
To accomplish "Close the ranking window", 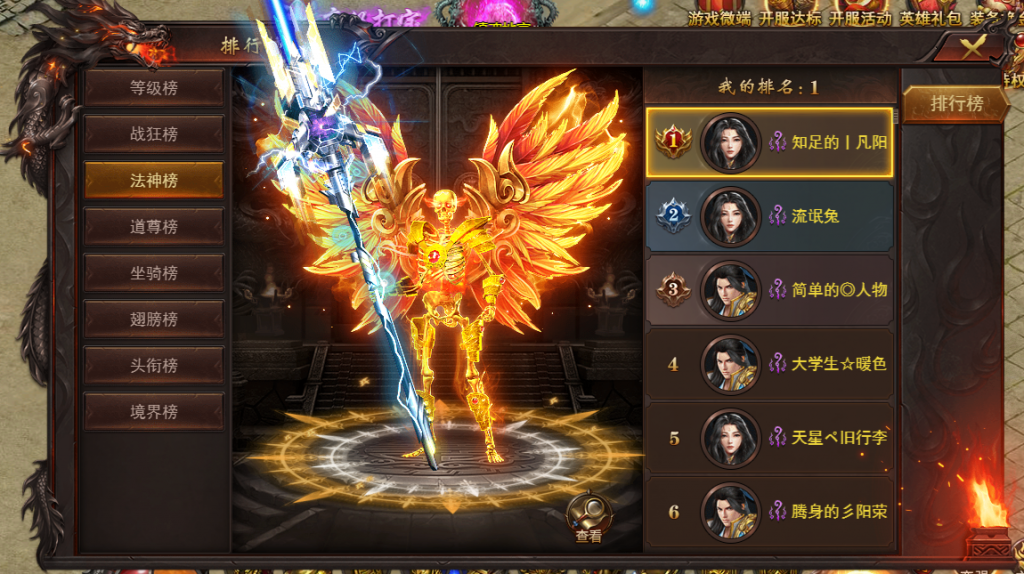I will 972,48.
